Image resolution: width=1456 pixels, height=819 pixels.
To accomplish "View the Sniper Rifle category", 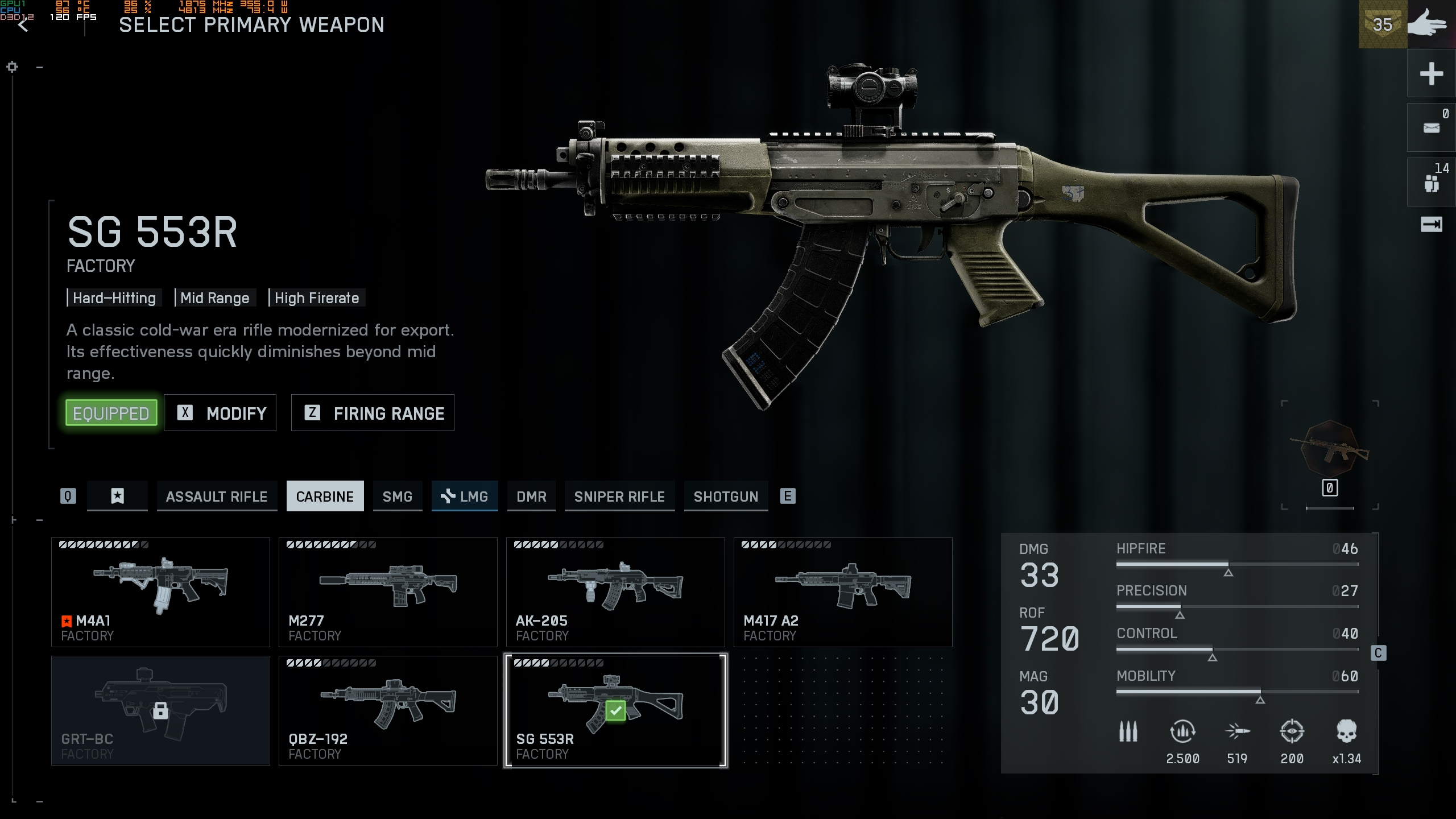I will [x=619, y=497].
